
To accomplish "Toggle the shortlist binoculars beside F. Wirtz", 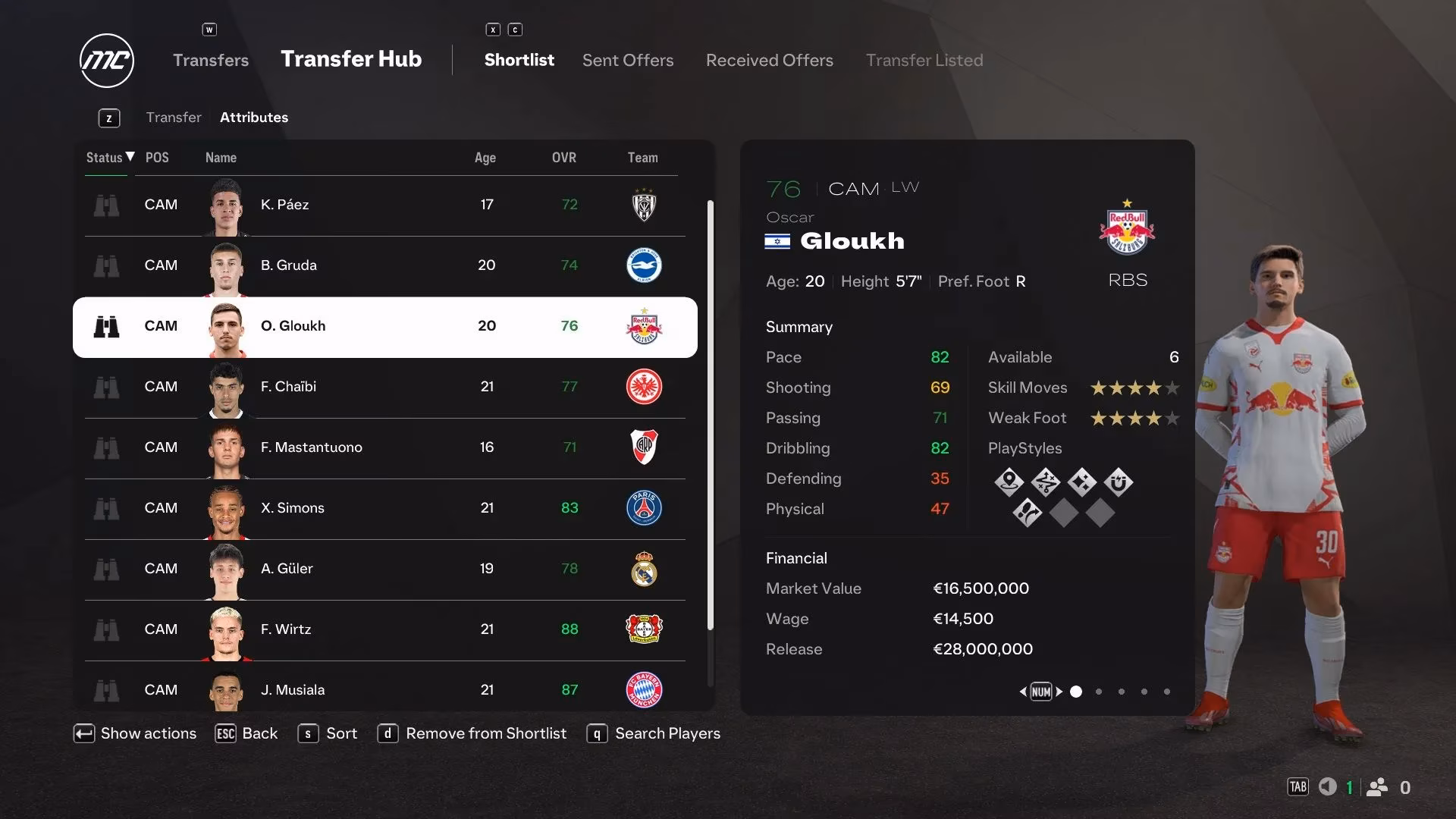I will (107, 629).
